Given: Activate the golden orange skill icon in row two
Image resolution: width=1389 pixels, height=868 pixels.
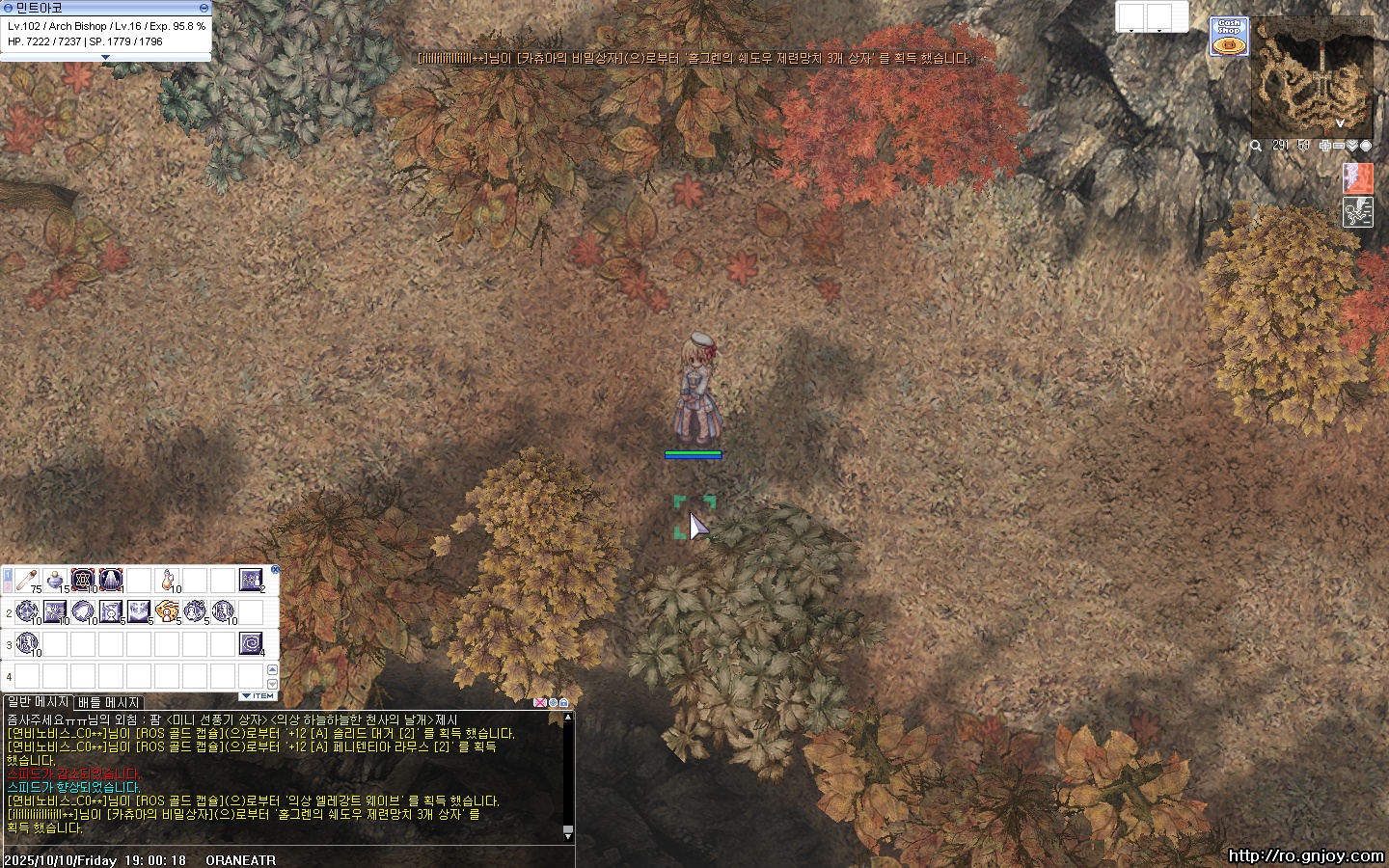Looking at the screenshot, I should tap(167, 611).
